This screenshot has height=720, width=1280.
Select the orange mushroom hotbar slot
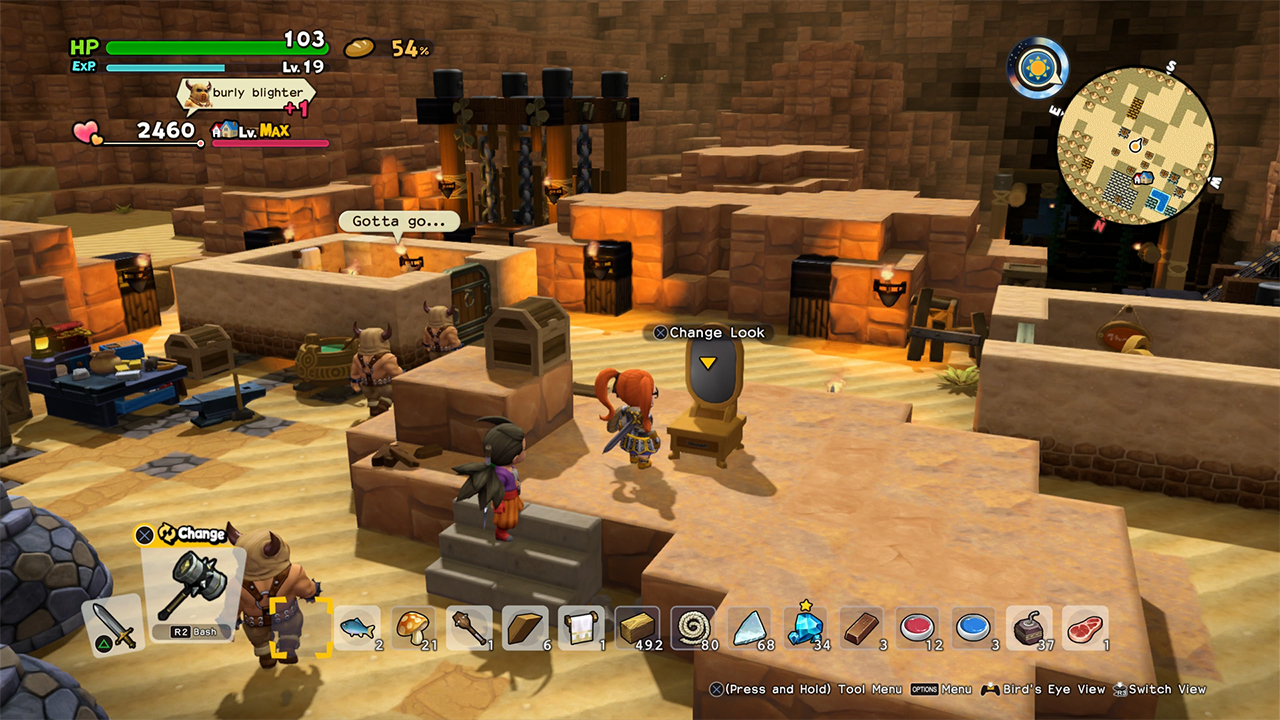[x=413, y=628]
